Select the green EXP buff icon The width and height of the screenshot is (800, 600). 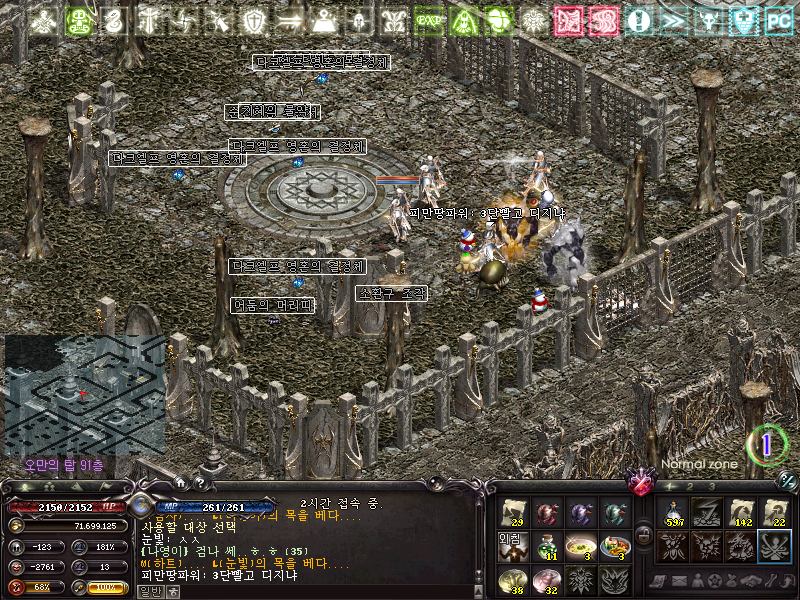429,20
